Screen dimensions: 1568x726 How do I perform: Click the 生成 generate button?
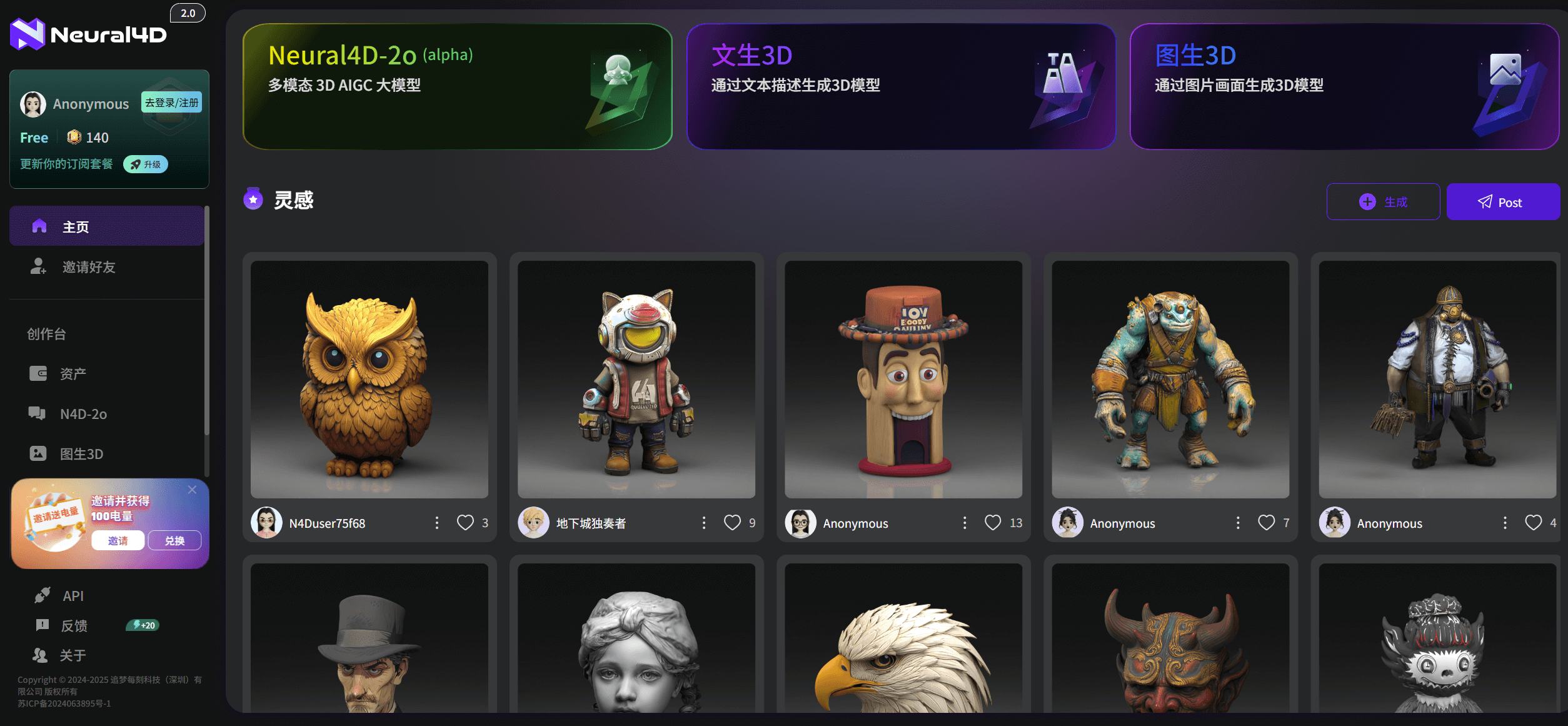[x=1383, y=202]
